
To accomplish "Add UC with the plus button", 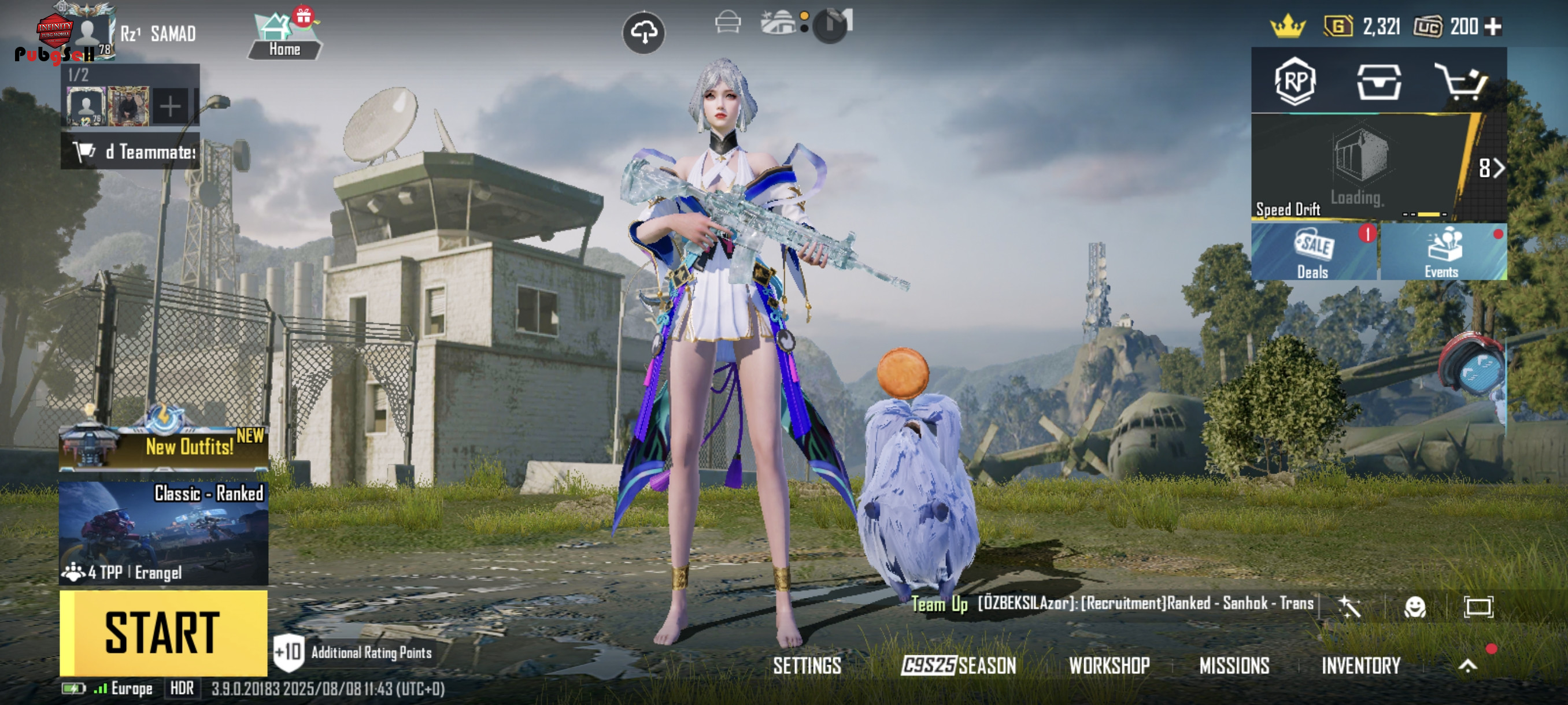I will point(1492,26).
